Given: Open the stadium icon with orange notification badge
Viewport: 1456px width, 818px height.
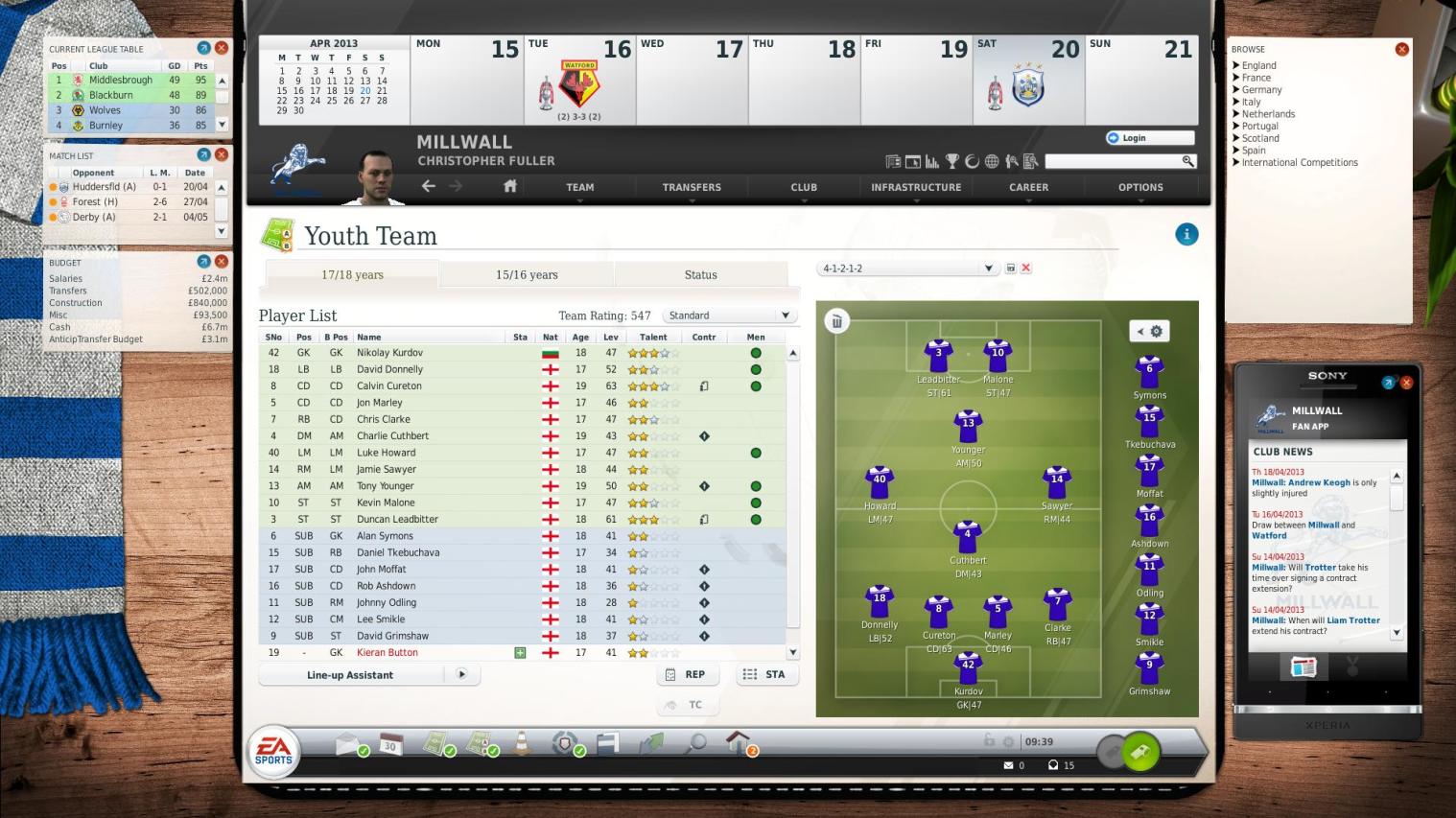Looking at the screenshot, I should coord(737,744).
